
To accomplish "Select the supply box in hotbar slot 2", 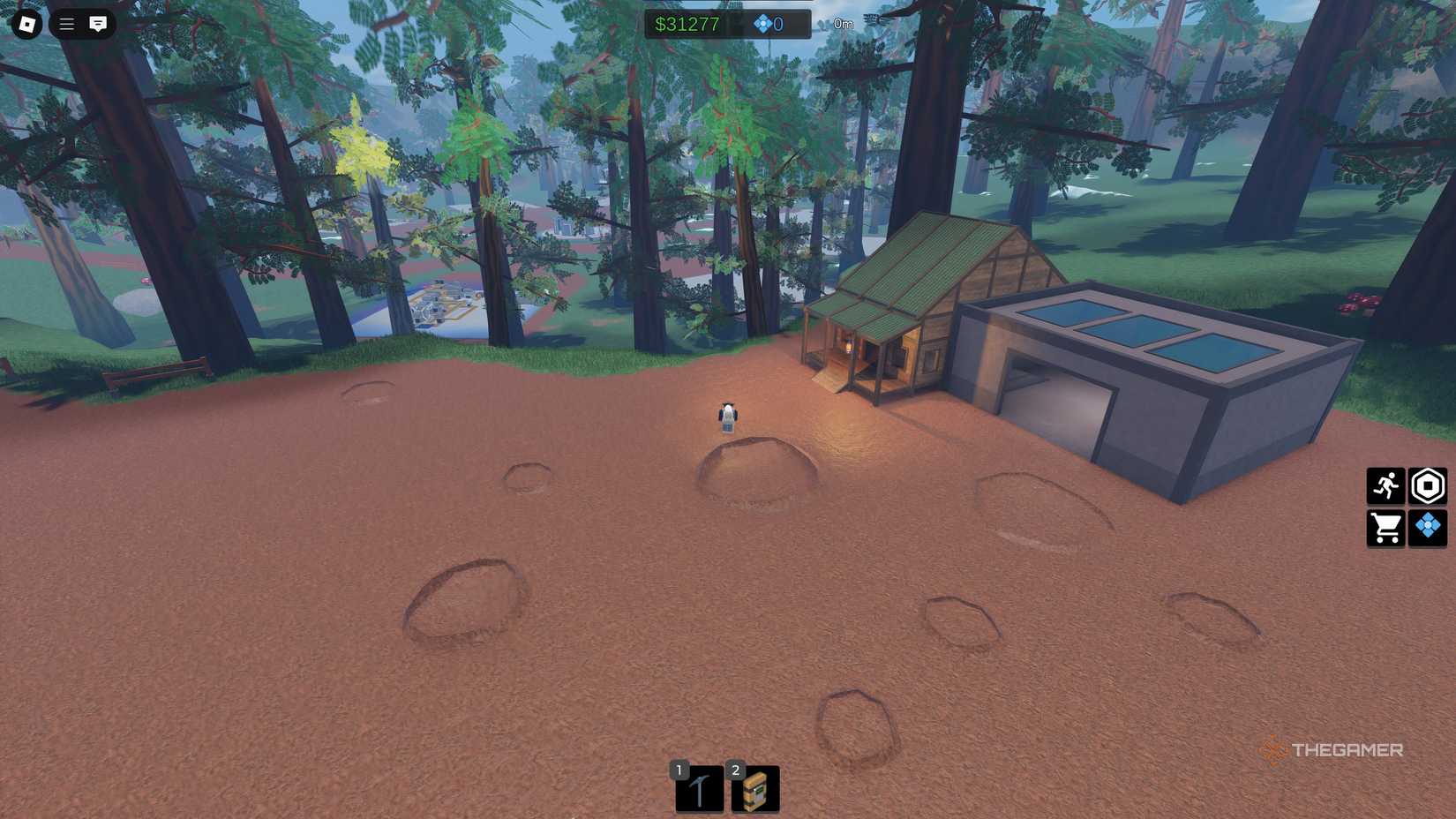I will pyautogui.click(x=754, y=788).
